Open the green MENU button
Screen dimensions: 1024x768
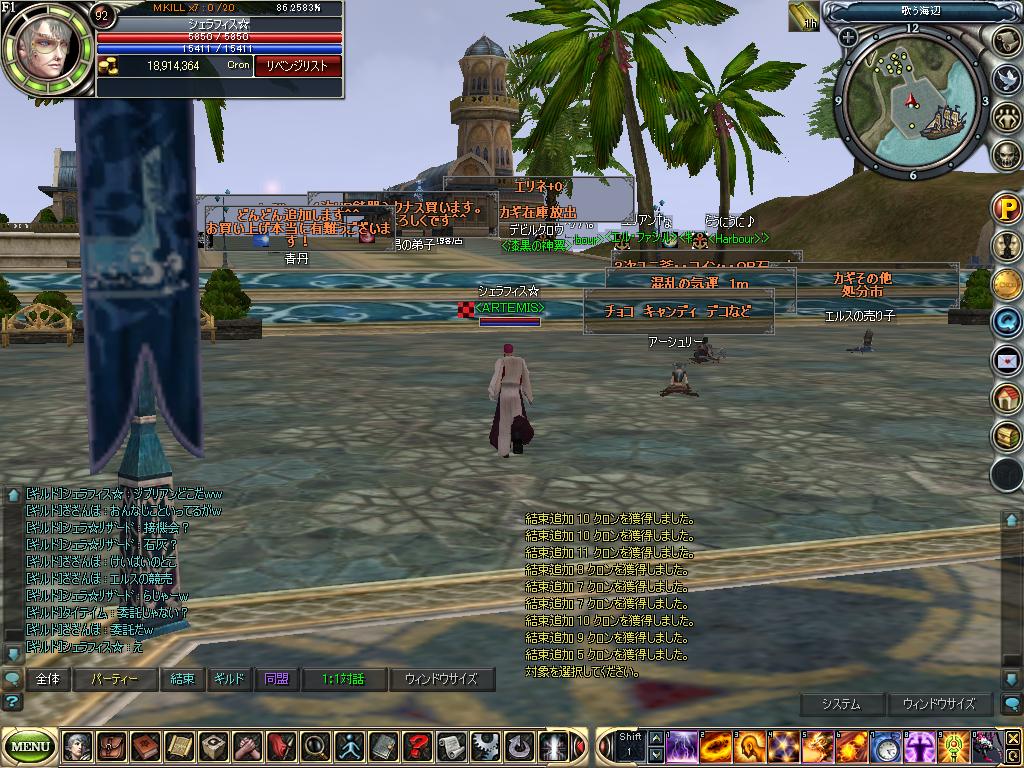pyautogui.click(x=31, y=746)
